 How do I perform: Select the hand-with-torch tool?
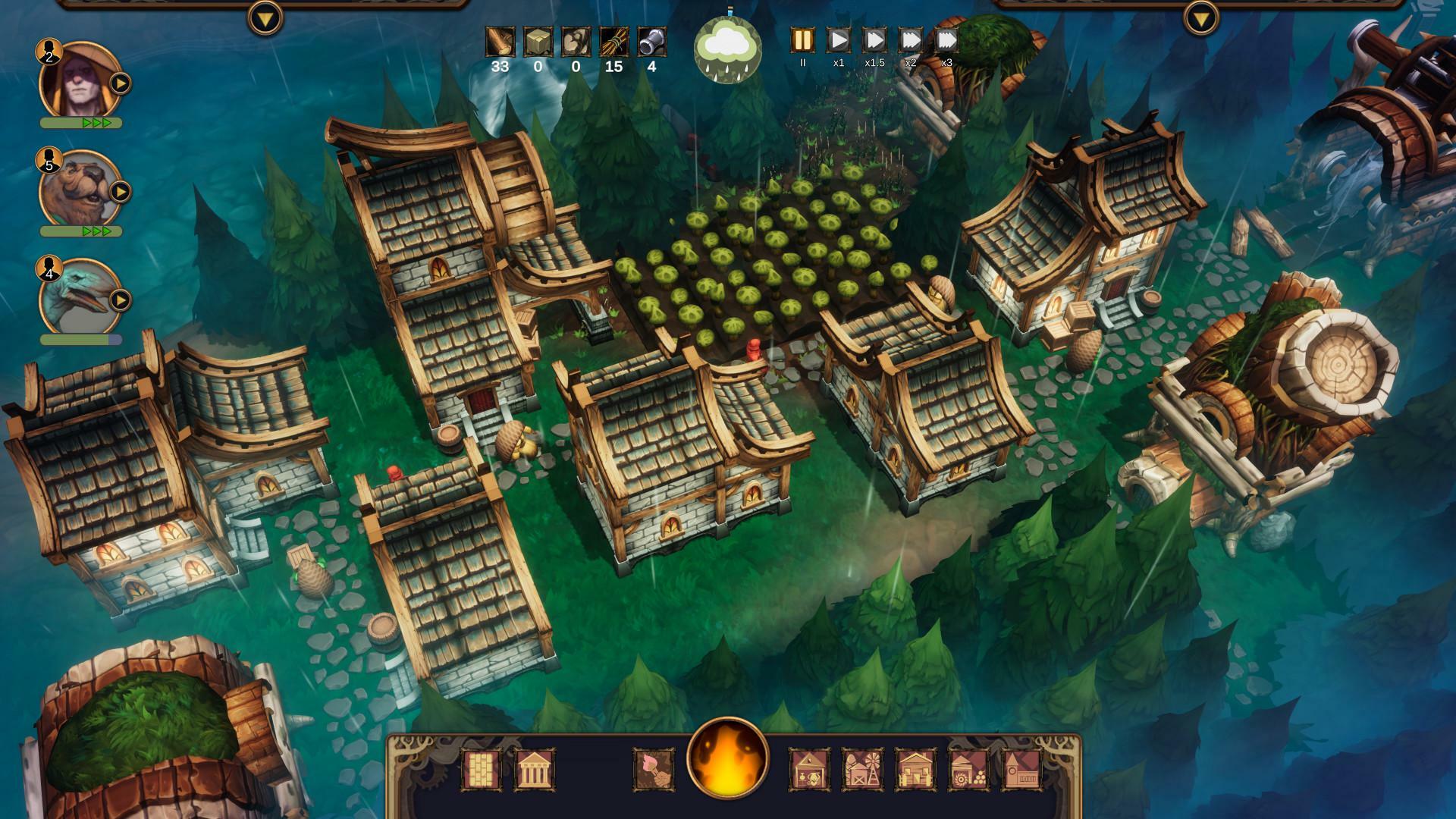(x=654, y=770)
